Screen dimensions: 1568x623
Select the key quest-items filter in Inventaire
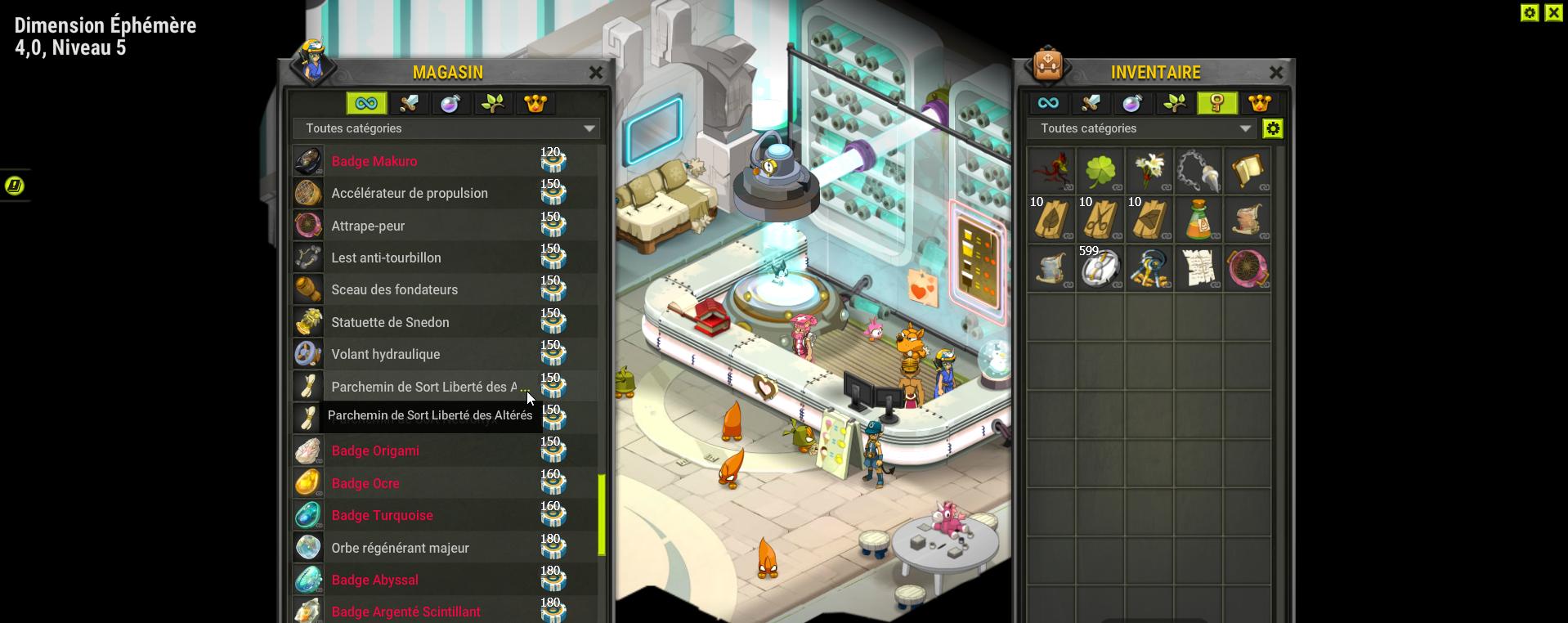(x=1216, y=103)
